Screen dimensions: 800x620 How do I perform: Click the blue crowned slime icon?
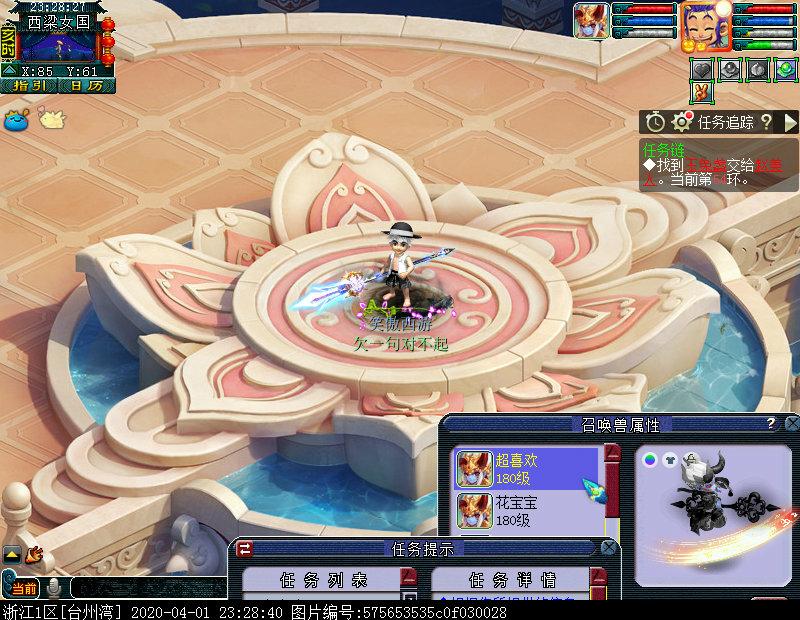coord(16,120)
